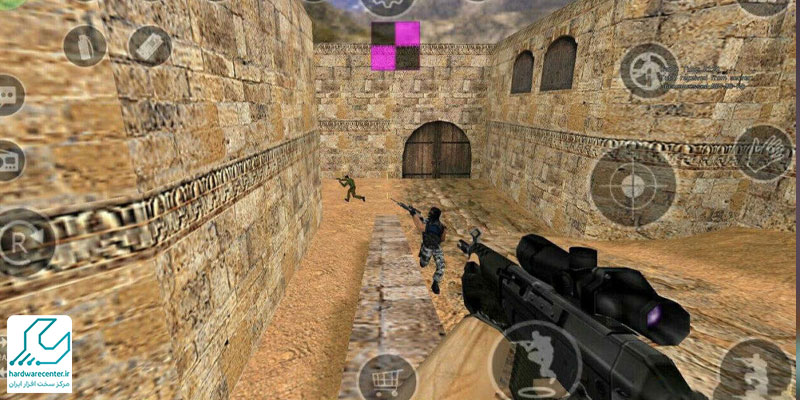Tap the open hand button
800x400 pixels.
pyautogui.click(x=762, y=152)
